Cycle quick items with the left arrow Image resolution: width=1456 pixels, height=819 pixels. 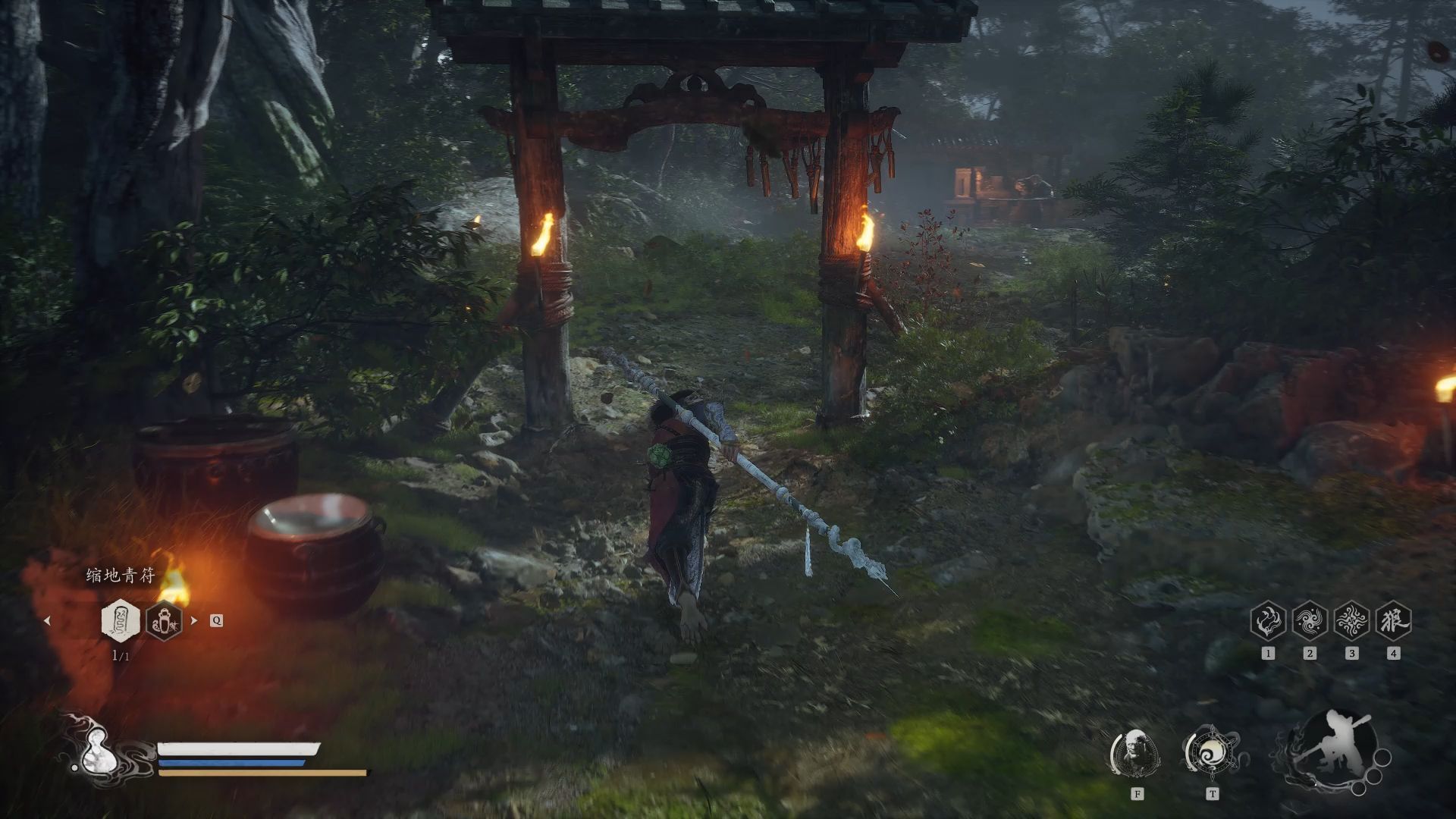(48, 620)
